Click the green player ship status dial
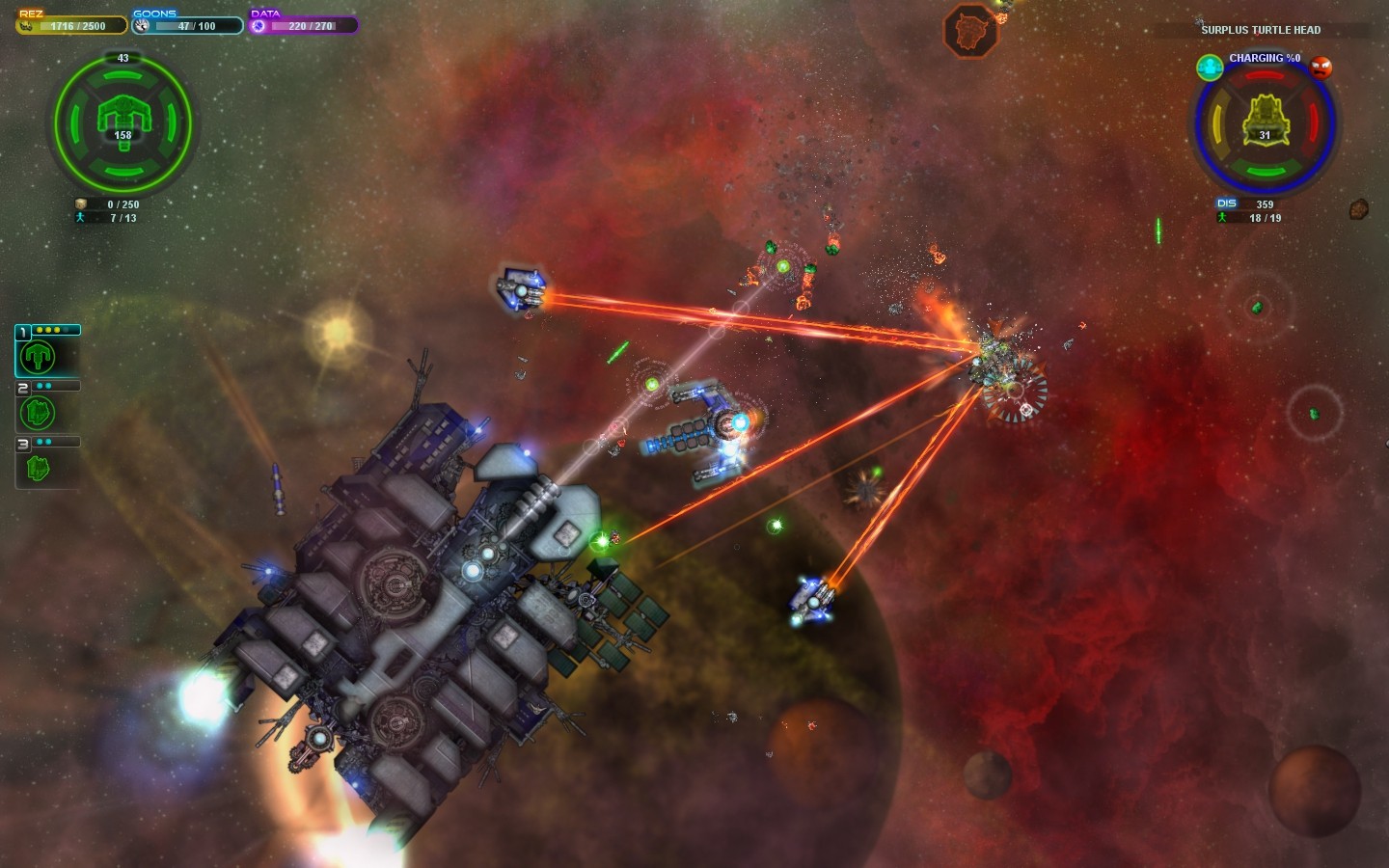 (x=123, y=122)
